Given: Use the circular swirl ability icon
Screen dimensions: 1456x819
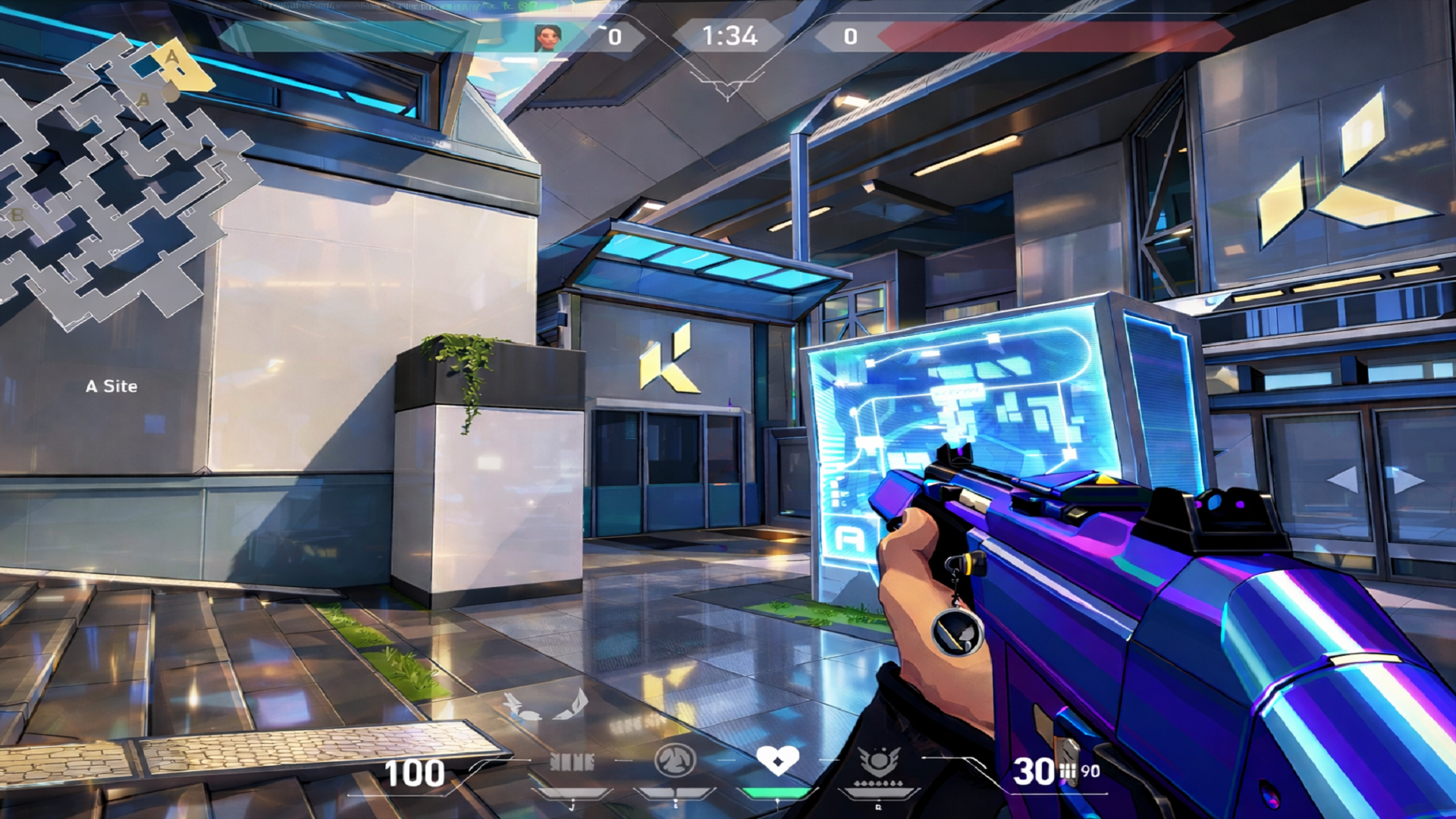Looking at the screenshot, I should (674, 760).
